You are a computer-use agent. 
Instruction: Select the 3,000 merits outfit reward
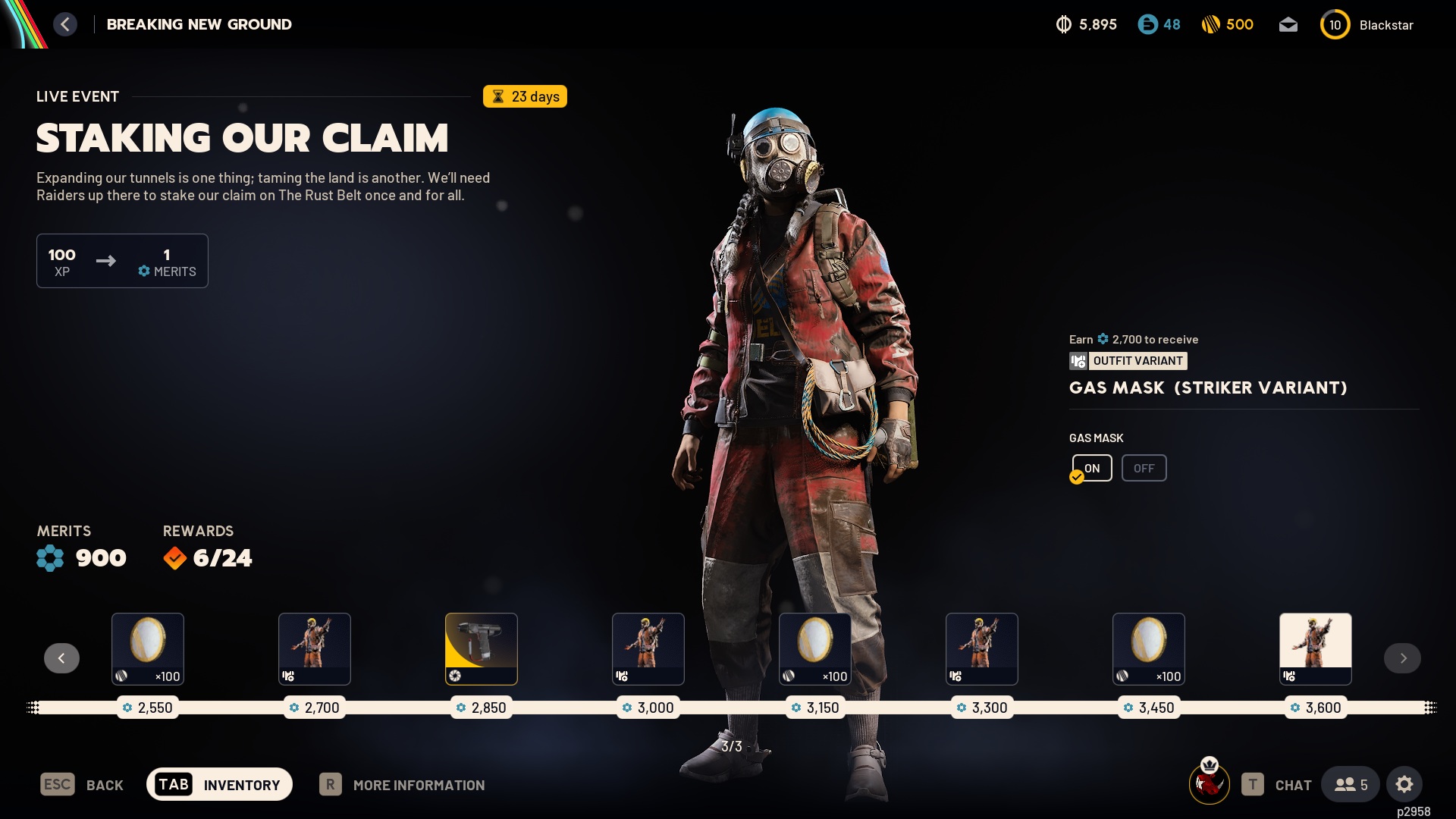point(648,648)
